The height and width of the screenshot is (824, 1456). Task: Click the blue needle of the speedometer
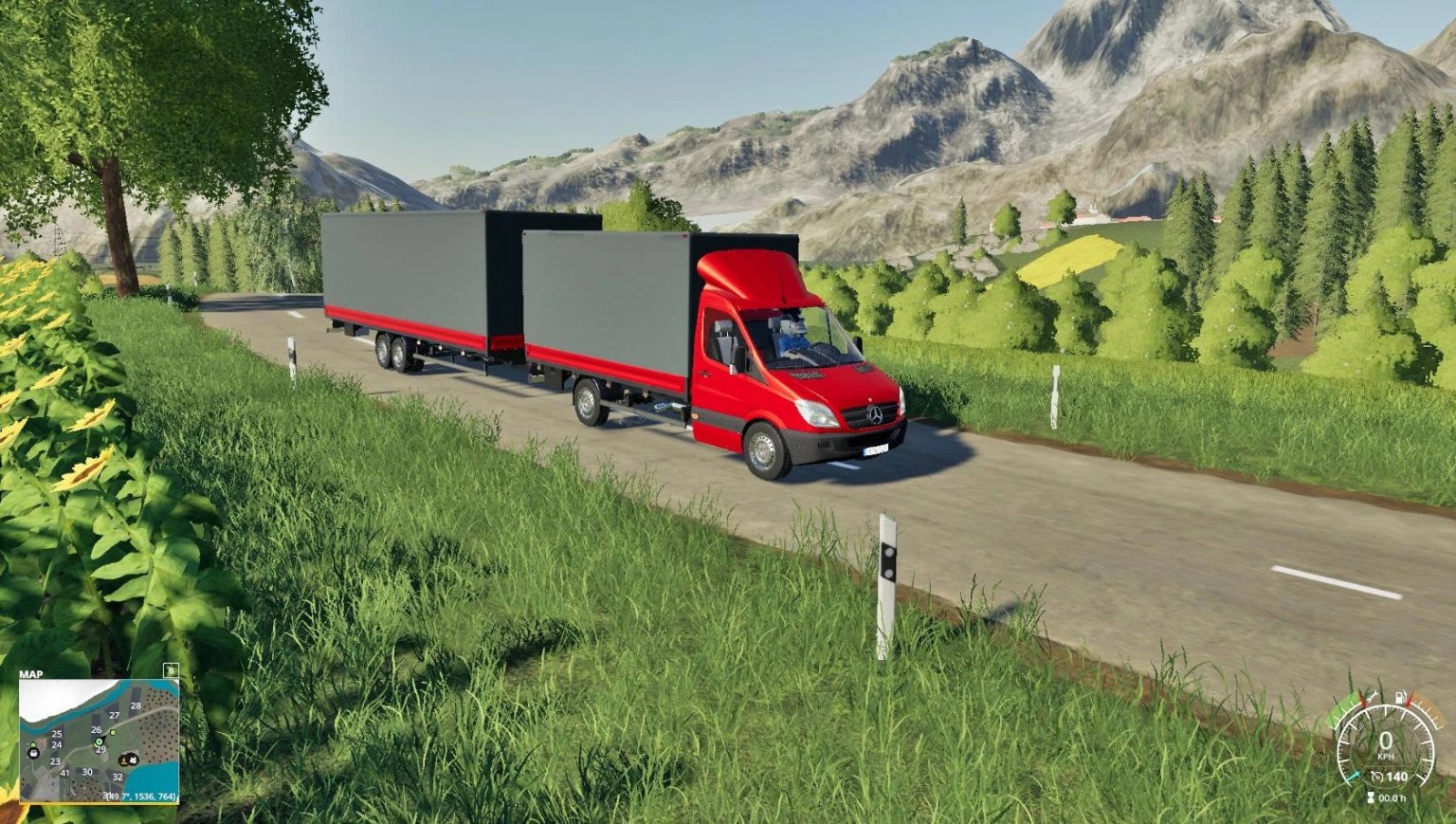1354,777
